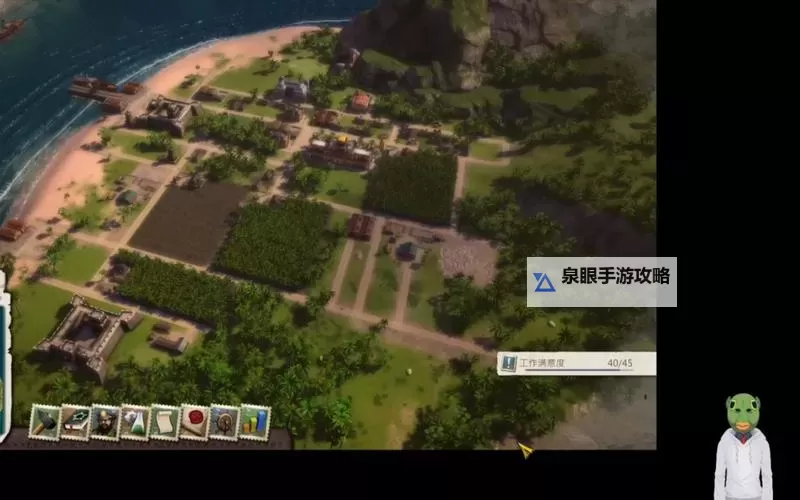
Task: Open the green flask research stamp
Action: pyautogui.click(x=135, y=422)
